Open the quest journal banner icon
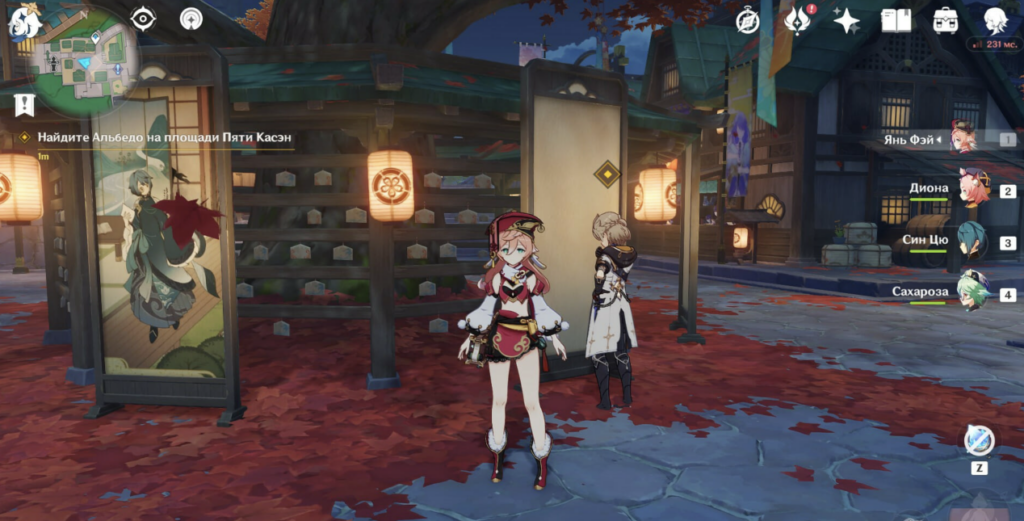Screen dimensions: 1024x521 [x=24, y=104]
